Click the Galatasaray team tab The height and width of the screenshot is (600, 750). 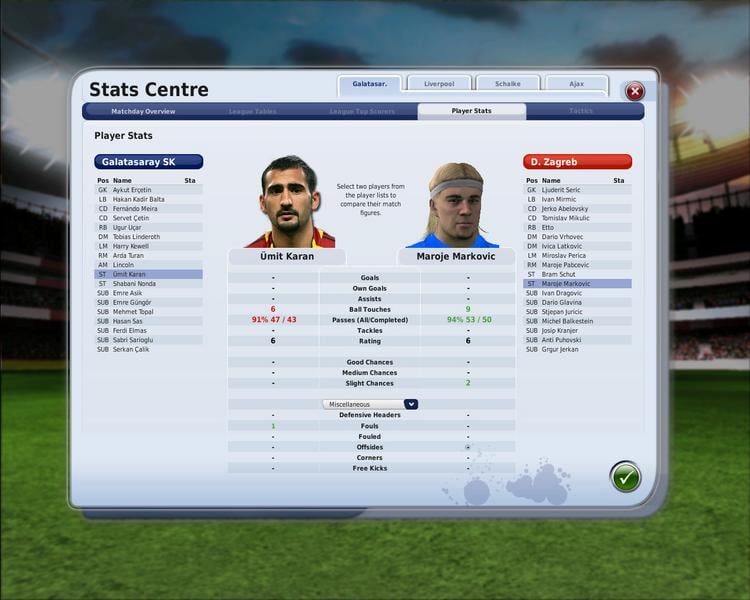(369, 84)
